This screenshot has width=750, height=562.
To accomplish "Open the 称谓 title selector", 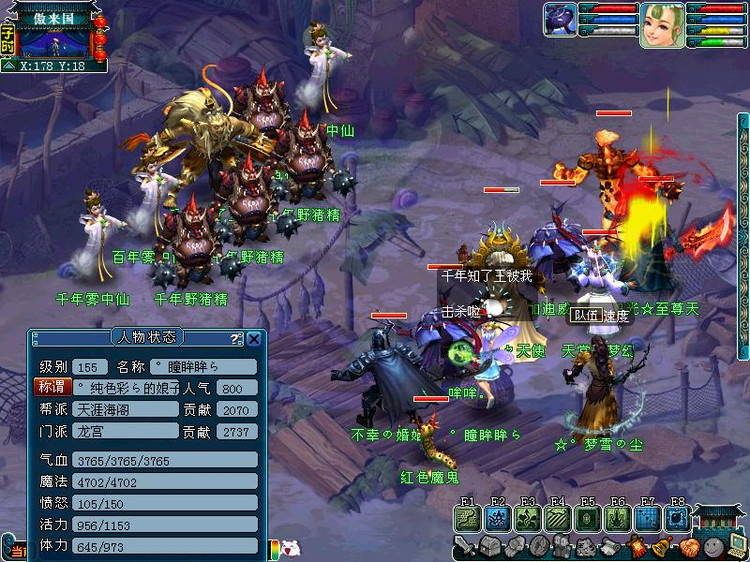I will coord(50,387).
